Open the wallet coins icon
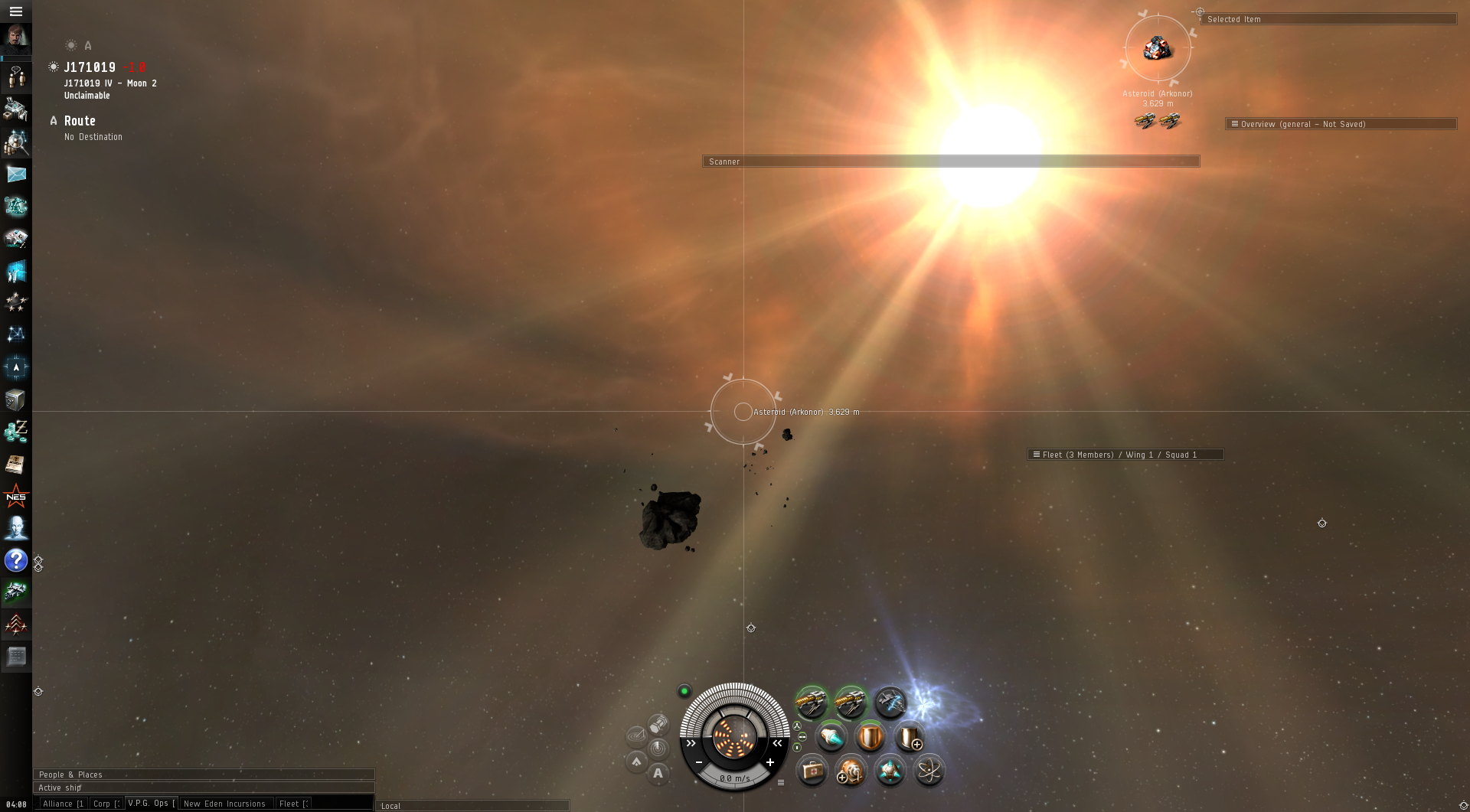 point(15,432)
